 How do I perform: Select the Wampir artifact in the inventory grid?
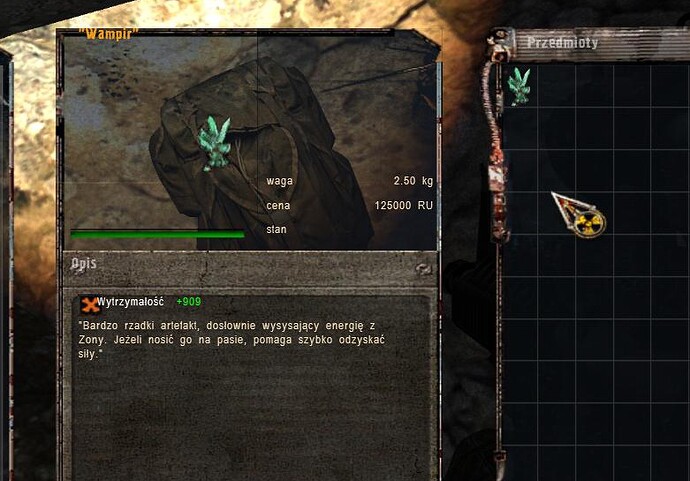pos(518,86)
